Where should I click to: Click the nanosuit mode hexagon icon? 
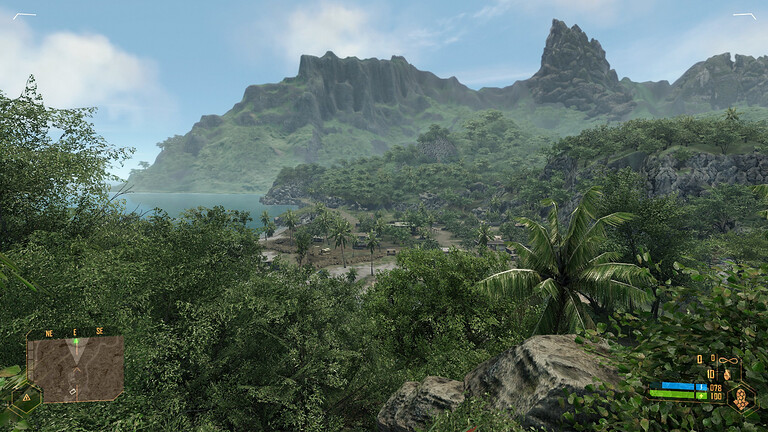[x=740, y=397]
